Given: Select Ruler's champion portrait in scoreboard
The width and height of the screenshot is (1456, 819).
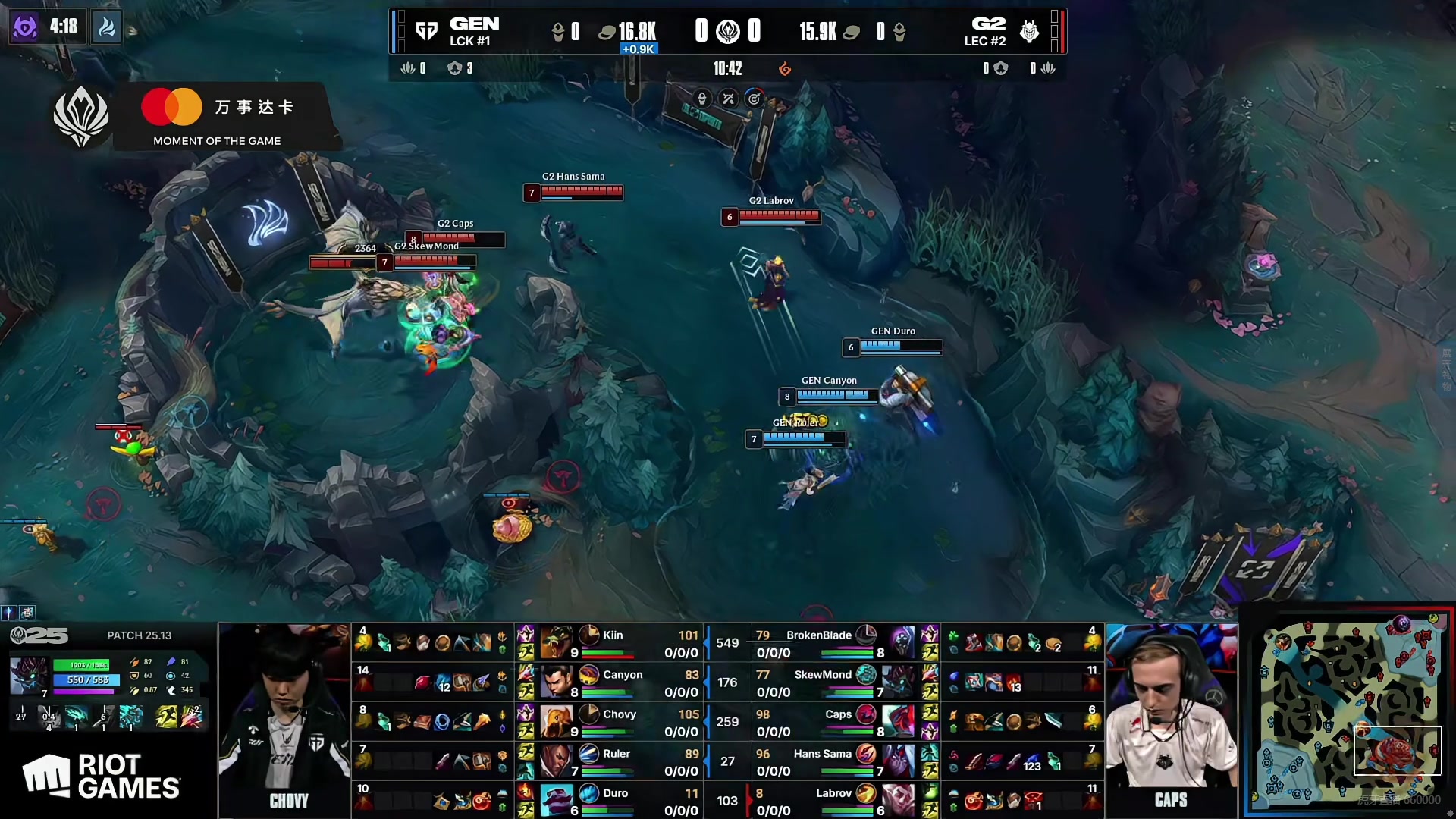Looking at the screenshot, I should pyautogui.click(x=557, y=761).
